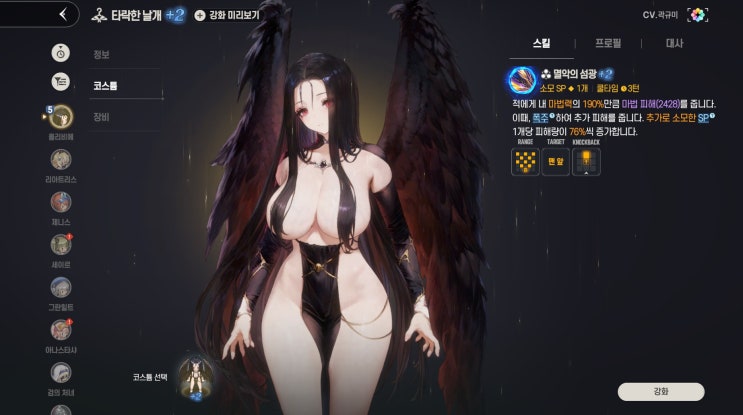This screenshot has width=743, height=415.
Task: Switch to the 스킬 skill tab
Action: coord(541,43)
